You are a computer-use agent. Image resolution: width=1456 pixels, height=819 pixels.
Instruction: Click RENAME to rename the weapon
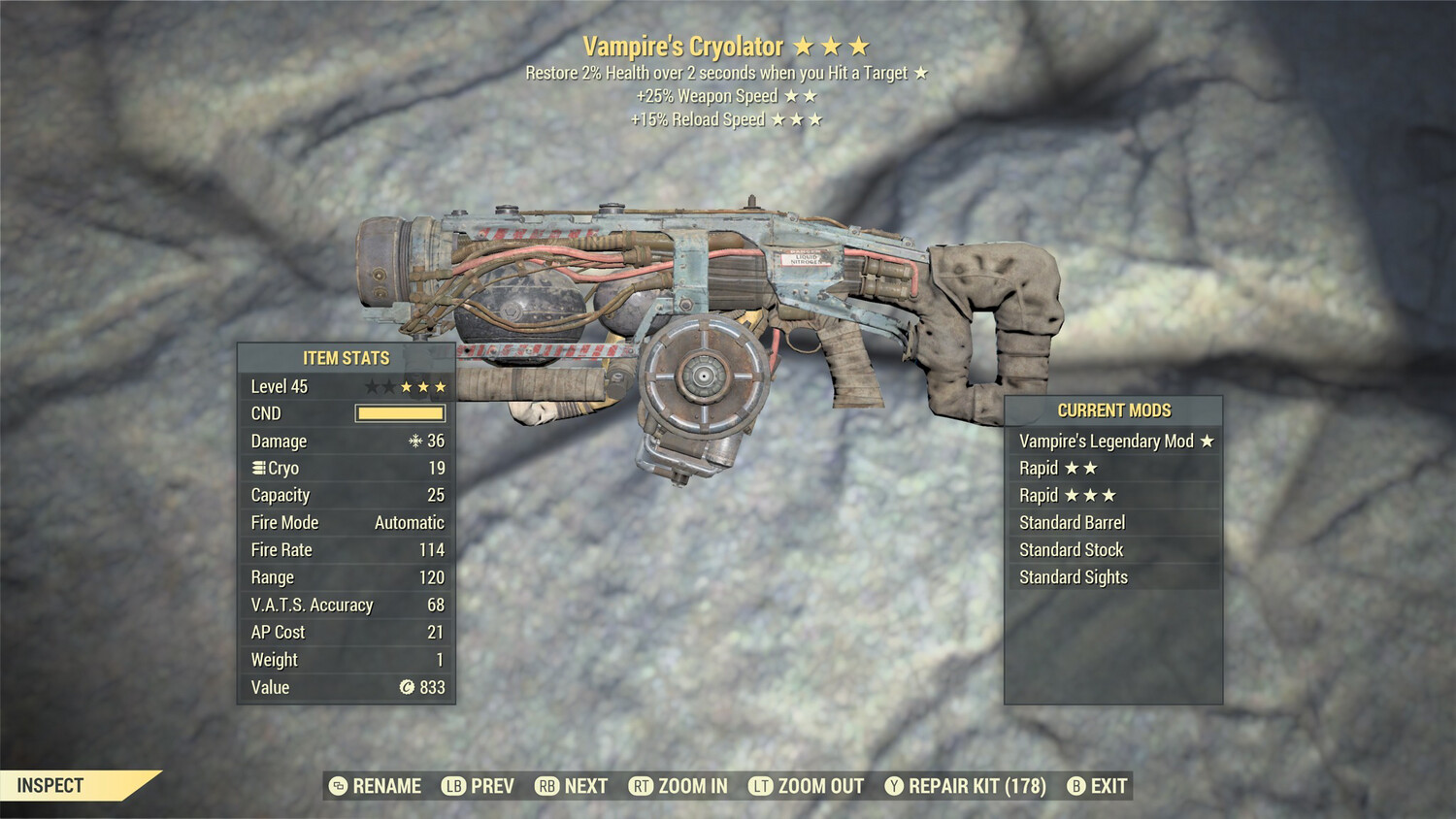[386, 786]
